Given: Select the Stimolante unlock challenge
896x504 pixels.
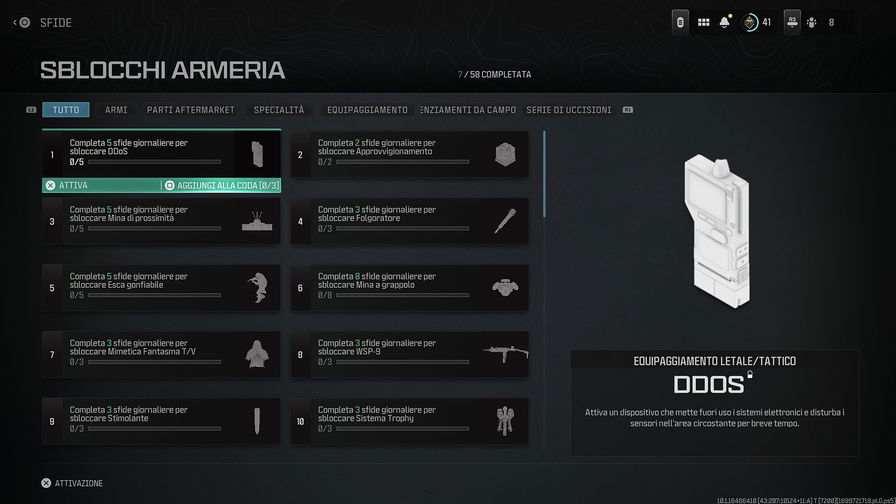Looking at the screenshot, I should click(x=160, y=421).
